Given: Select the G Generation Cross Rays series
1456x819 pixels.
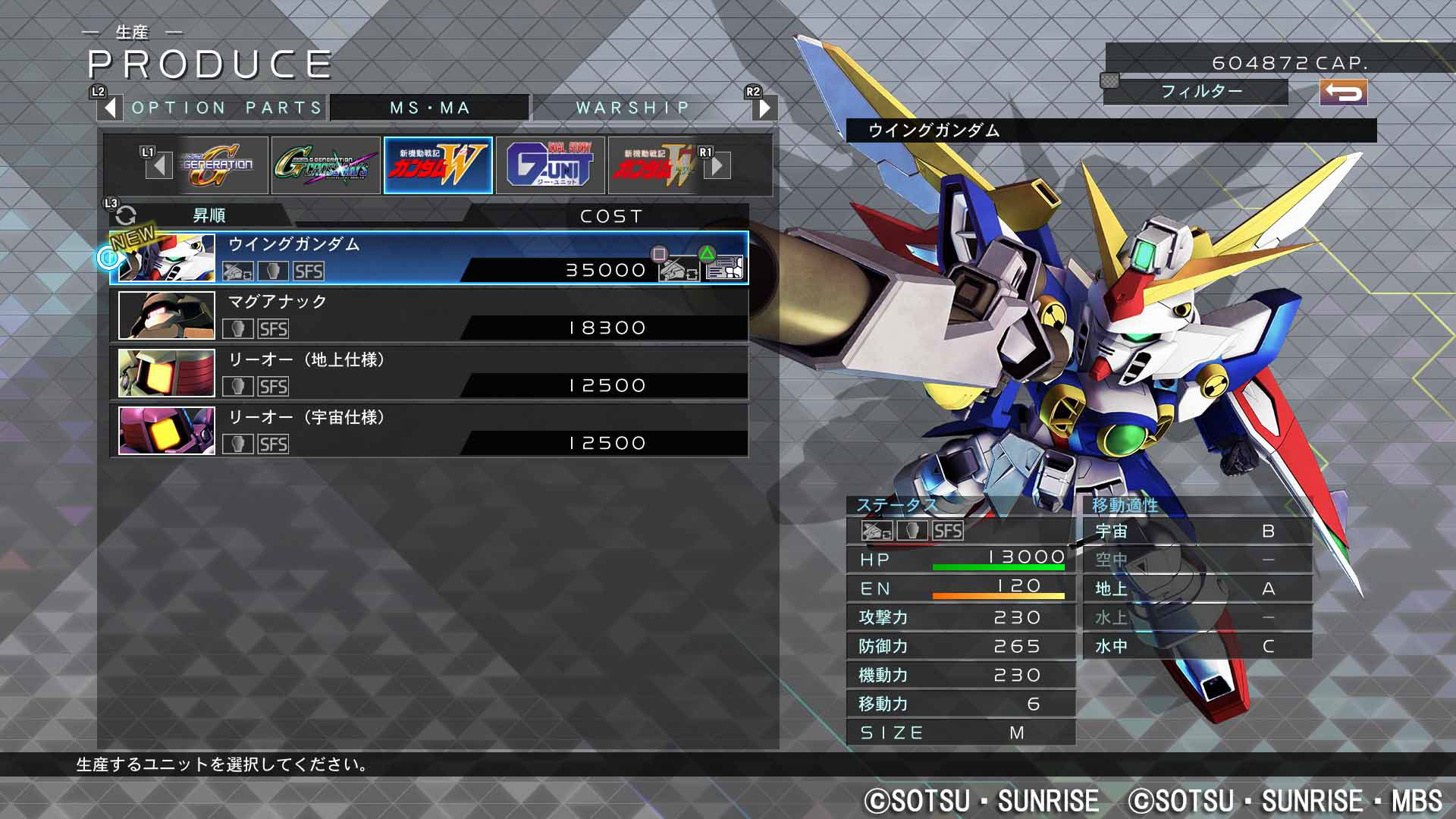Looking at the screenshot, I should point(325,165).
